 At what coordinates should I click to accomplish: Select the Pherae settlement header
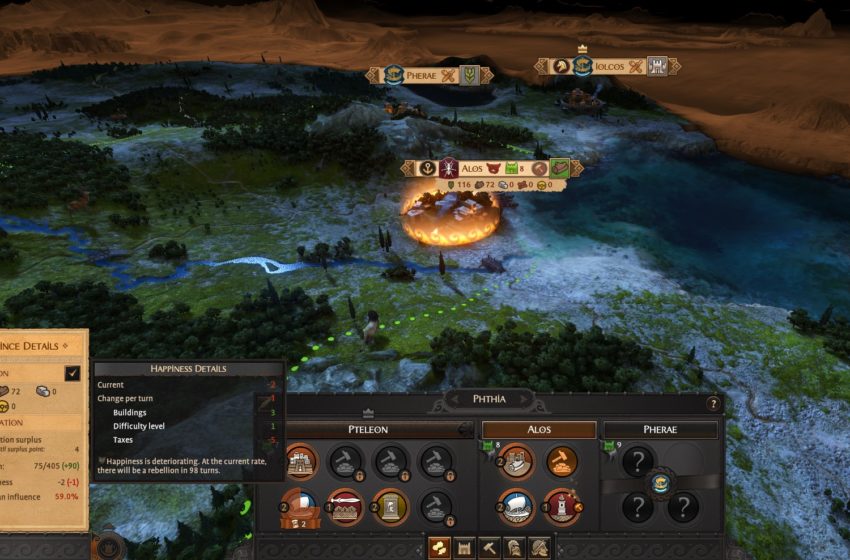click(660, 429)
